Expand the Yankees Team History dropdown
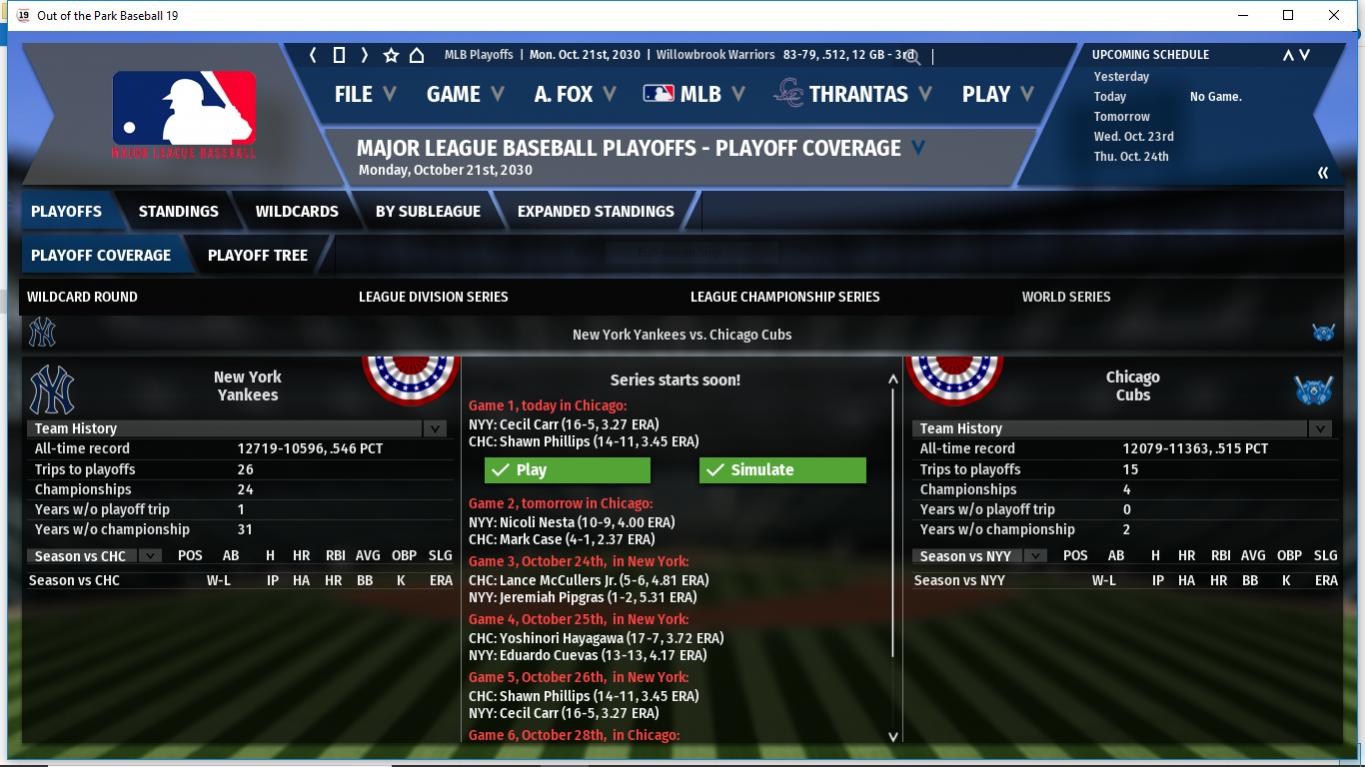The width and height of the screenshot is (1365, 767). 434,429
